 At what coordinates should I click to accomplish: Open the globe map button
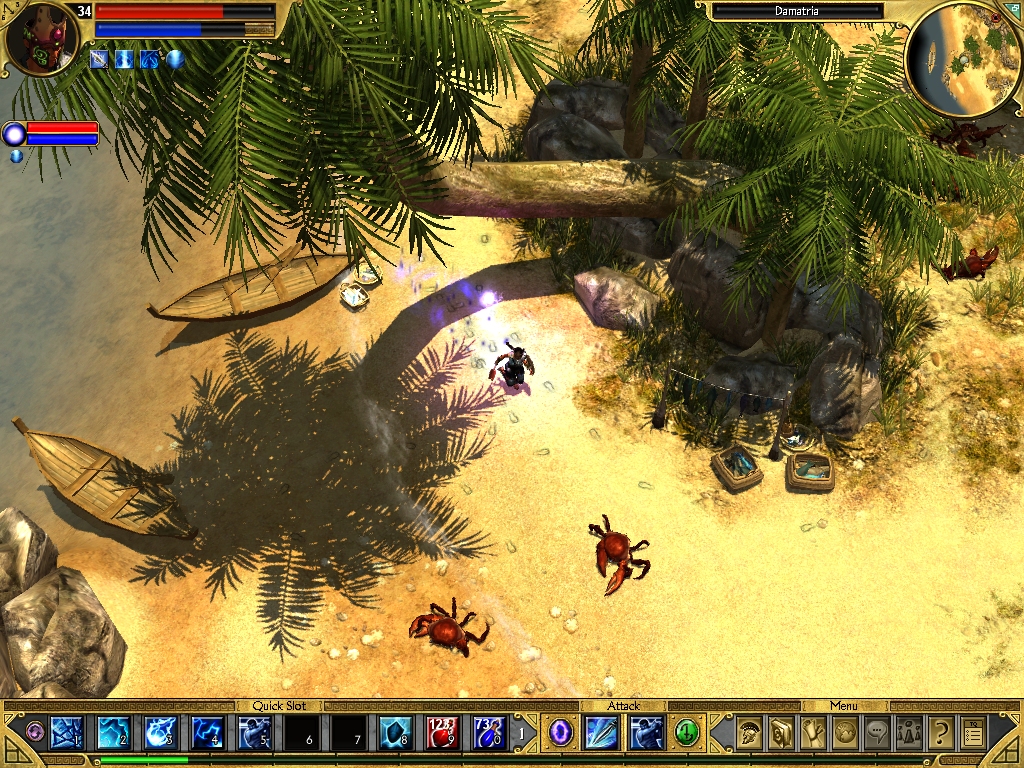pyautogui.click(x=845, y=733)
